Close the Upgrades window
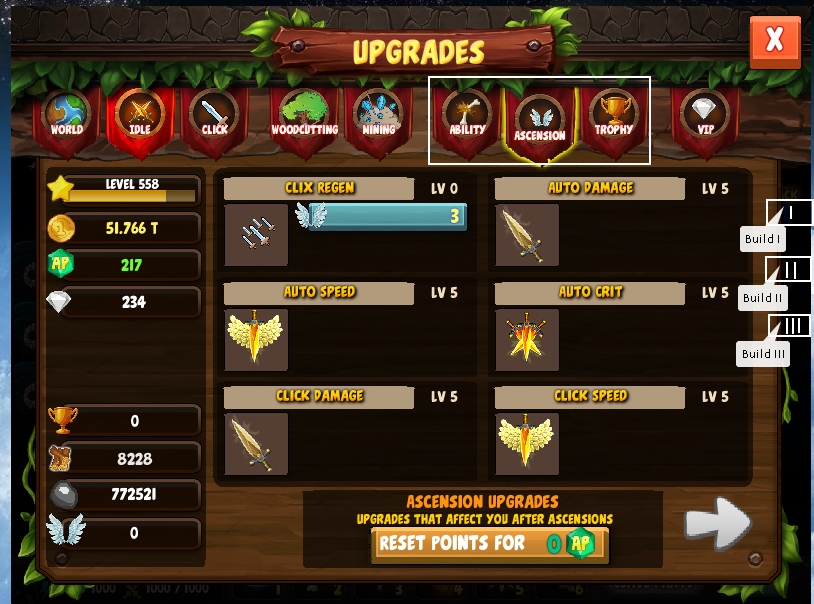This screenshot has height=604, width=814. pyautogui.click(x=774, y=41)
